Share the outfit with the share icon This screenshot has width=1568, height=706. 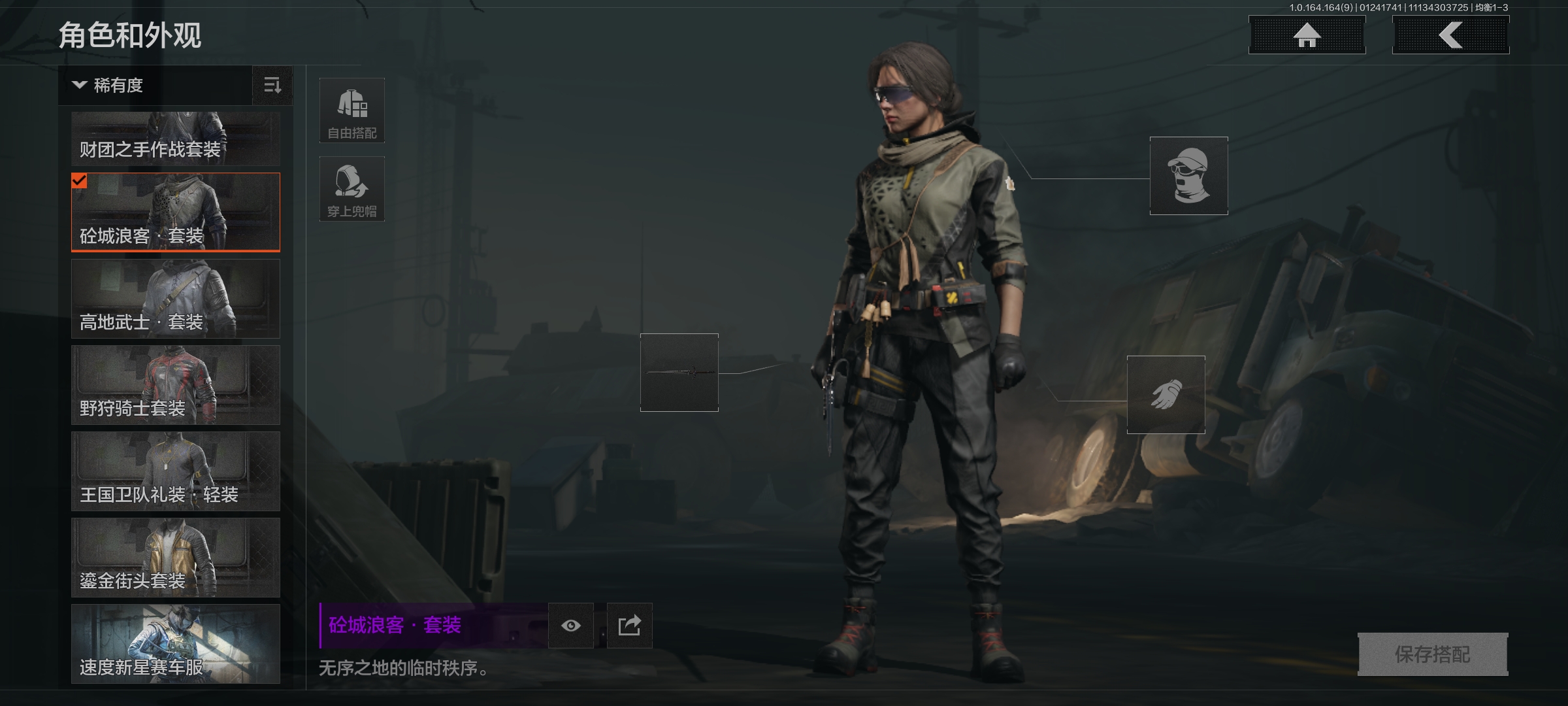[x=629, y=626]
